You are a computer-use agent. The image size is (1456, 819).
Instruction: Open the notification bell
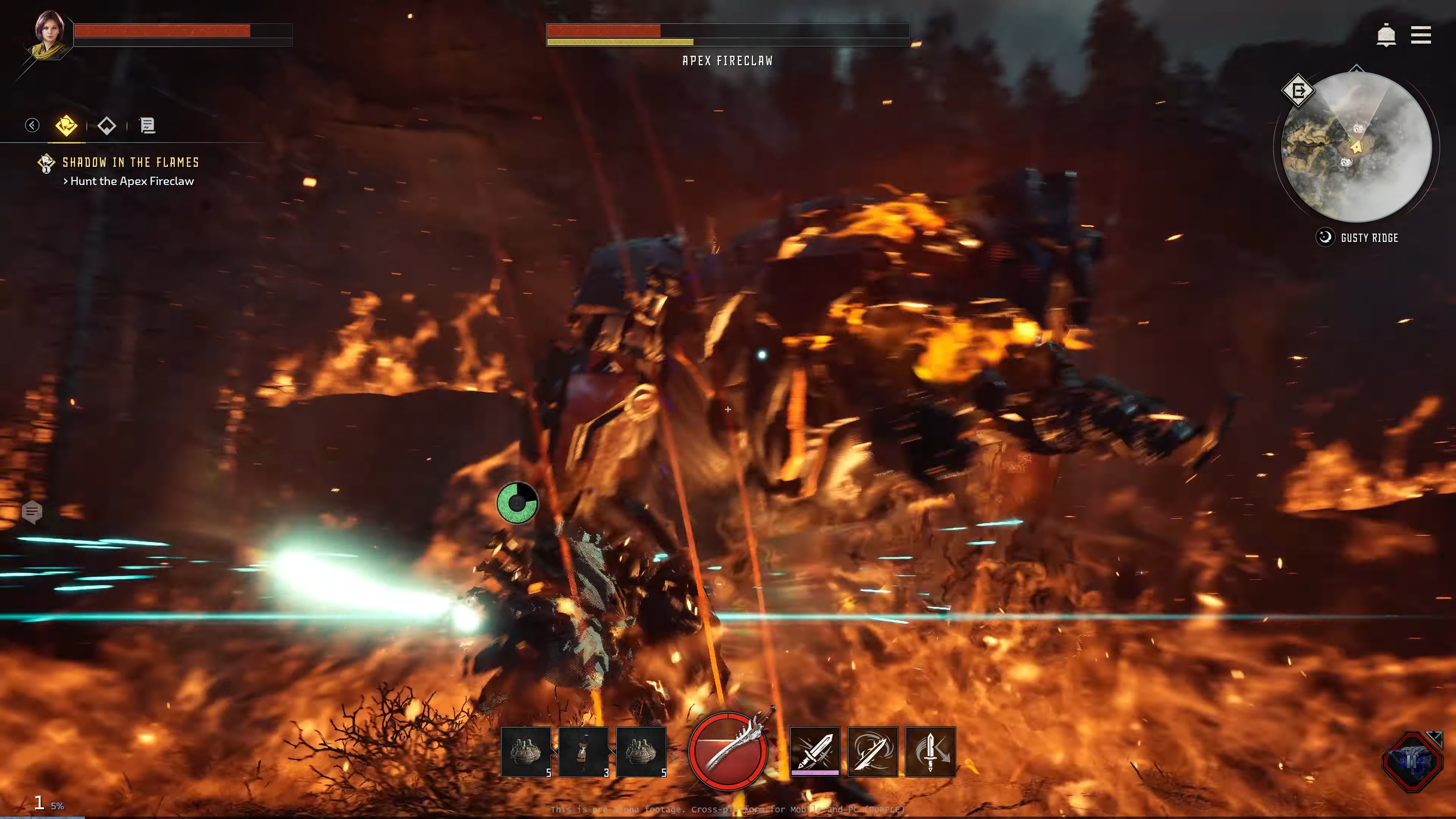1386,35
